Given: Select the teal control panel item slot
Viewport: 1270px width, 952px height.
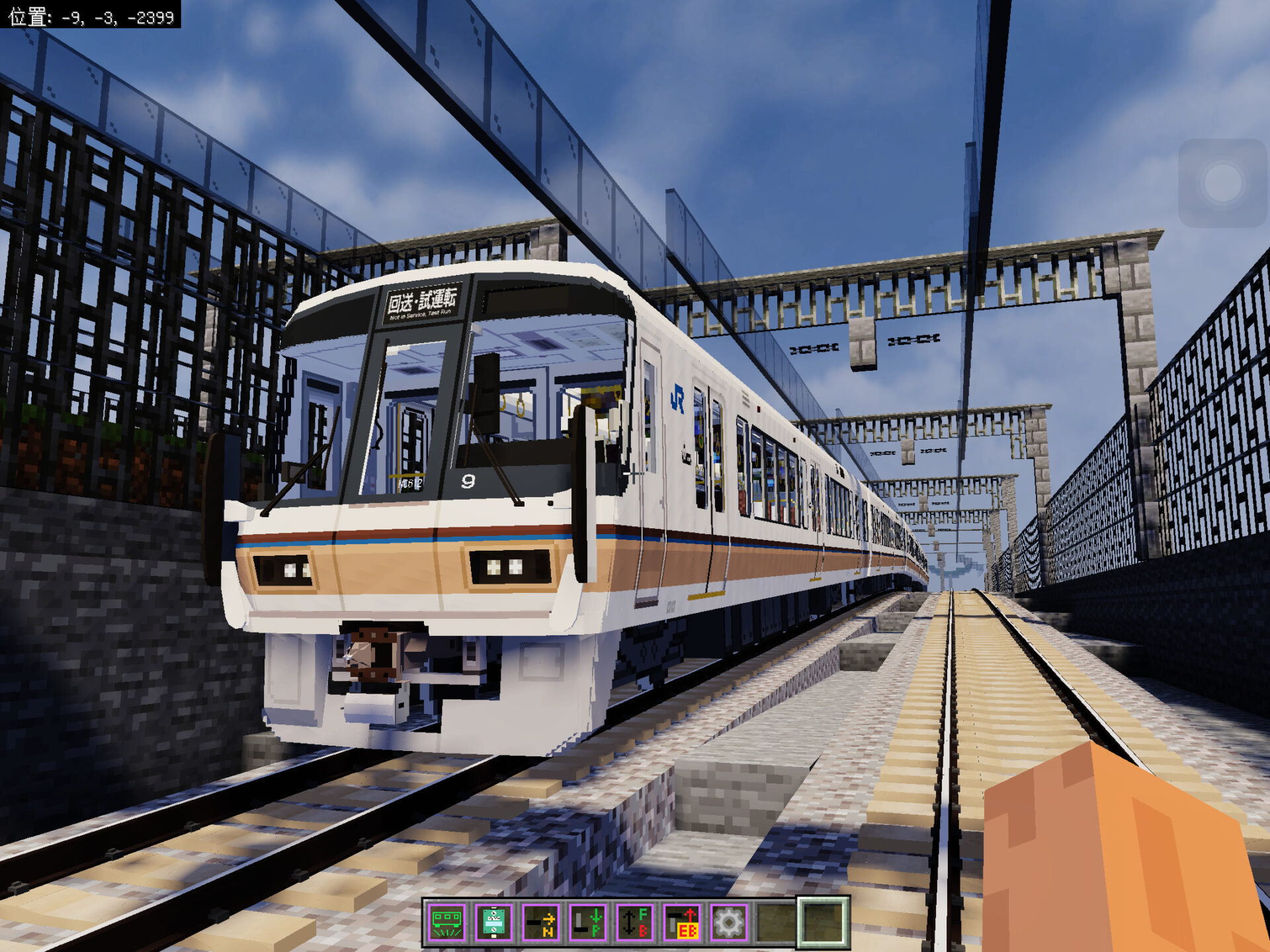Looking at the screenshot, I should 493,922.
